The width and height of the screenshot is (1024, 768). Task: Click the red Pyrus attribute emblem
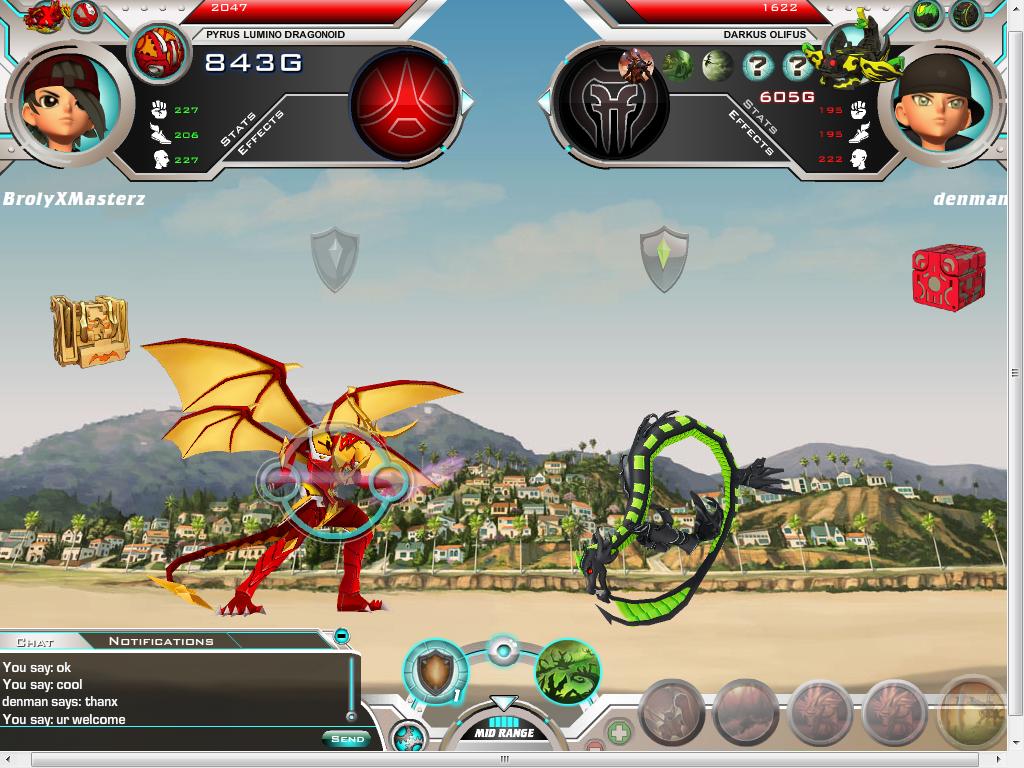pyautogui.click(x=404, y=103)
